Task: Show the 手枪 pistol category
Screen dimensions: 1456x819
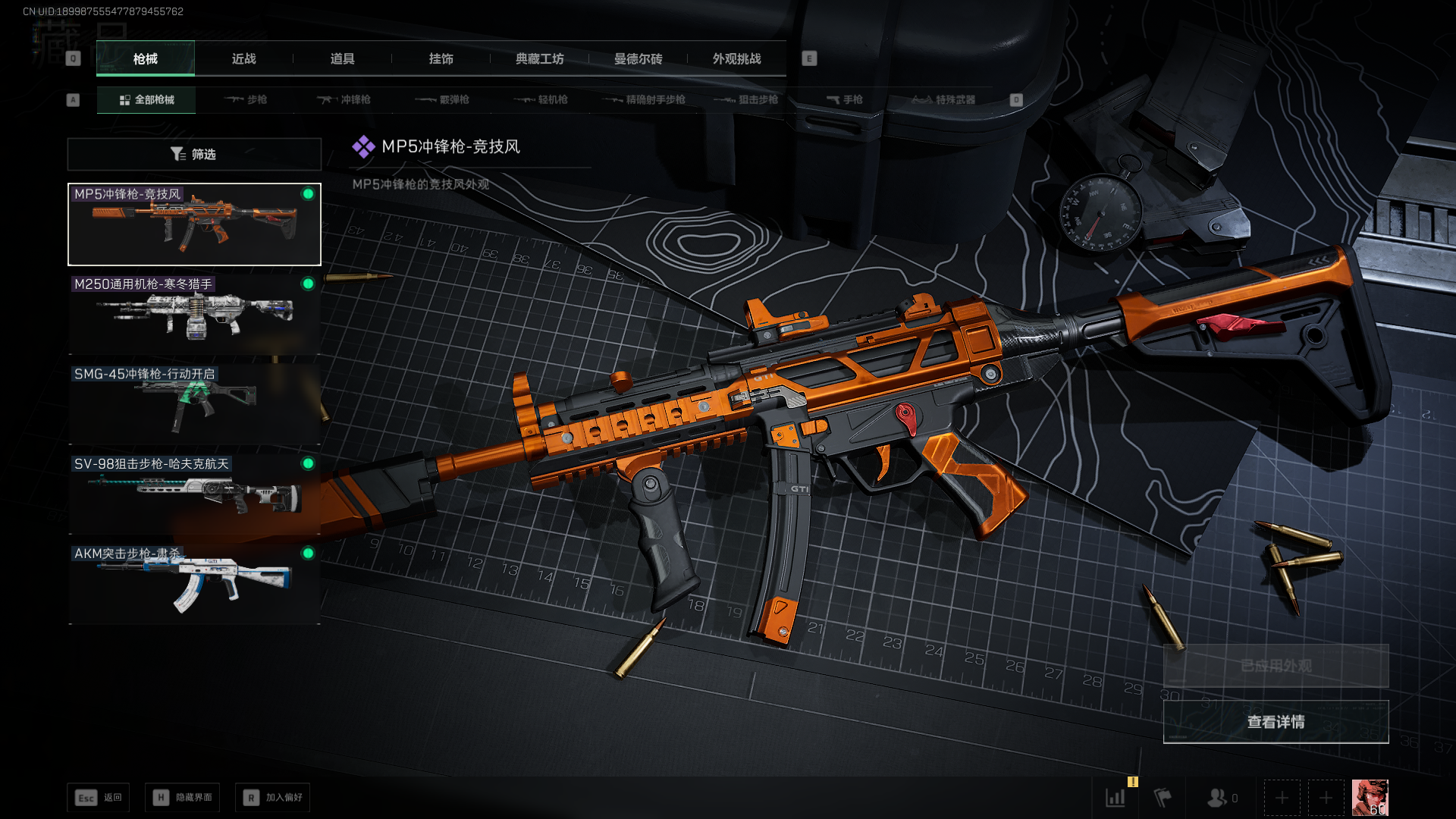Action: 845,100
